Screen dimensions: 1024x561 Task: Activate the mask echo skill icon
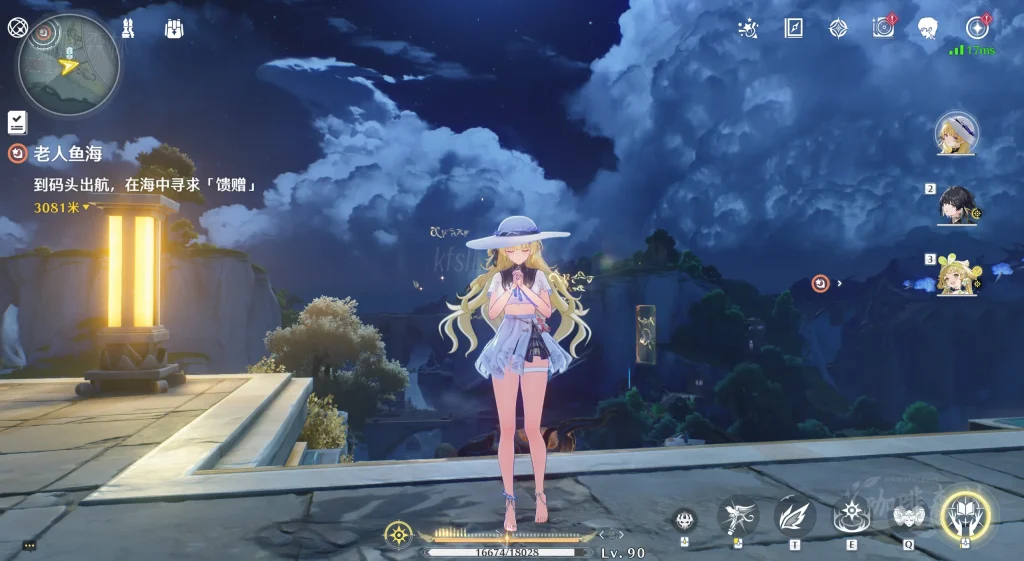click(908, 516)
